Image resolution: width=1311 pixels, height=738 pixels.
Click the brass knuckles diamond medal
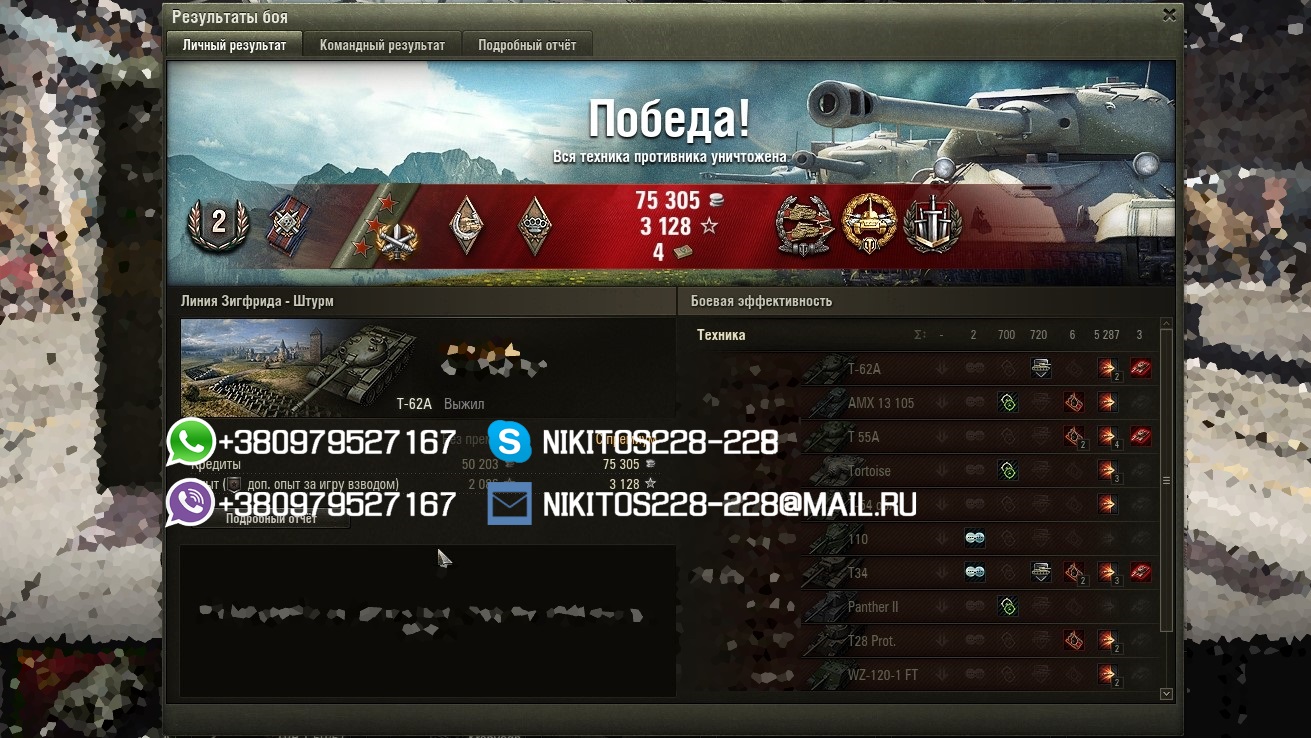coord(535,223)
